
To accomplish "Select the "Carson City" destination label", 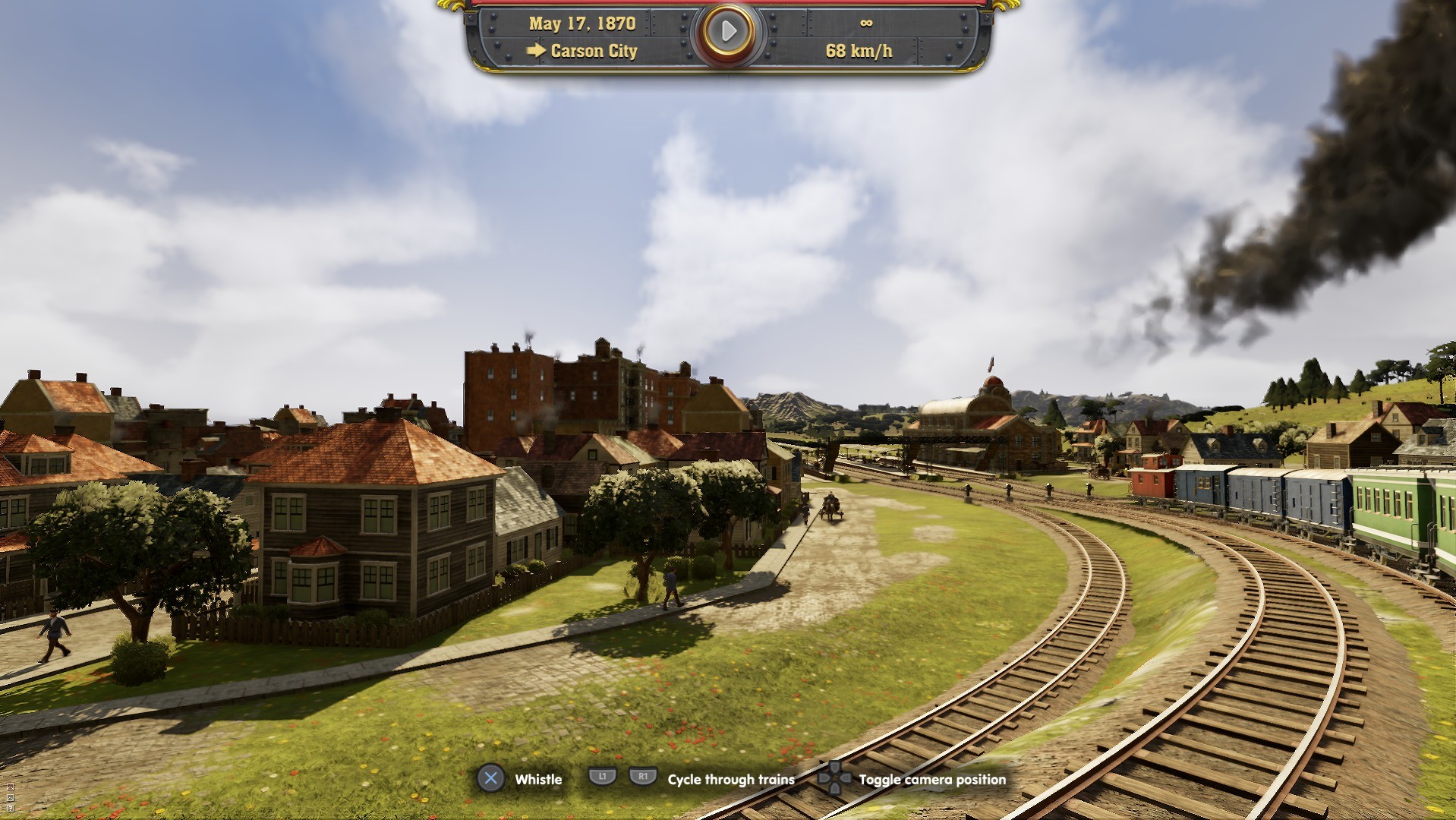I will pyautogui.click(x=594, y=52).
